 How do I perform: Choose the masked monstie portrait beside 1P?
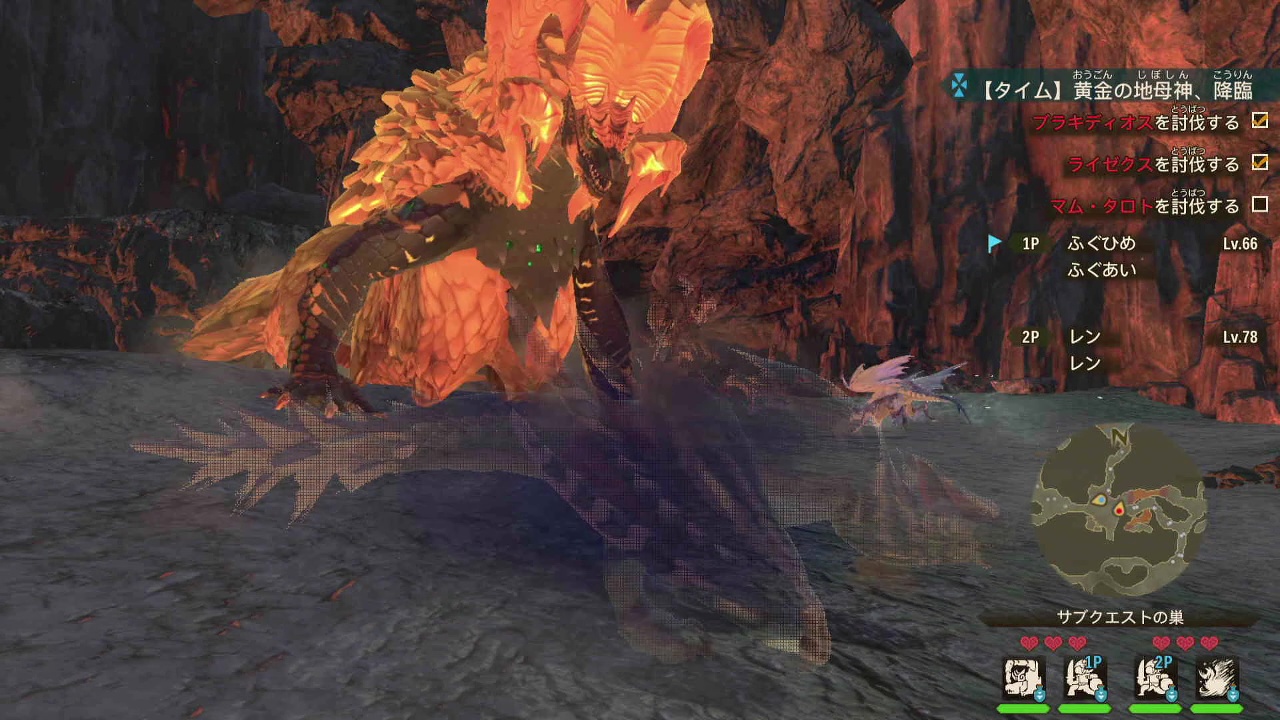point(1023,678)
